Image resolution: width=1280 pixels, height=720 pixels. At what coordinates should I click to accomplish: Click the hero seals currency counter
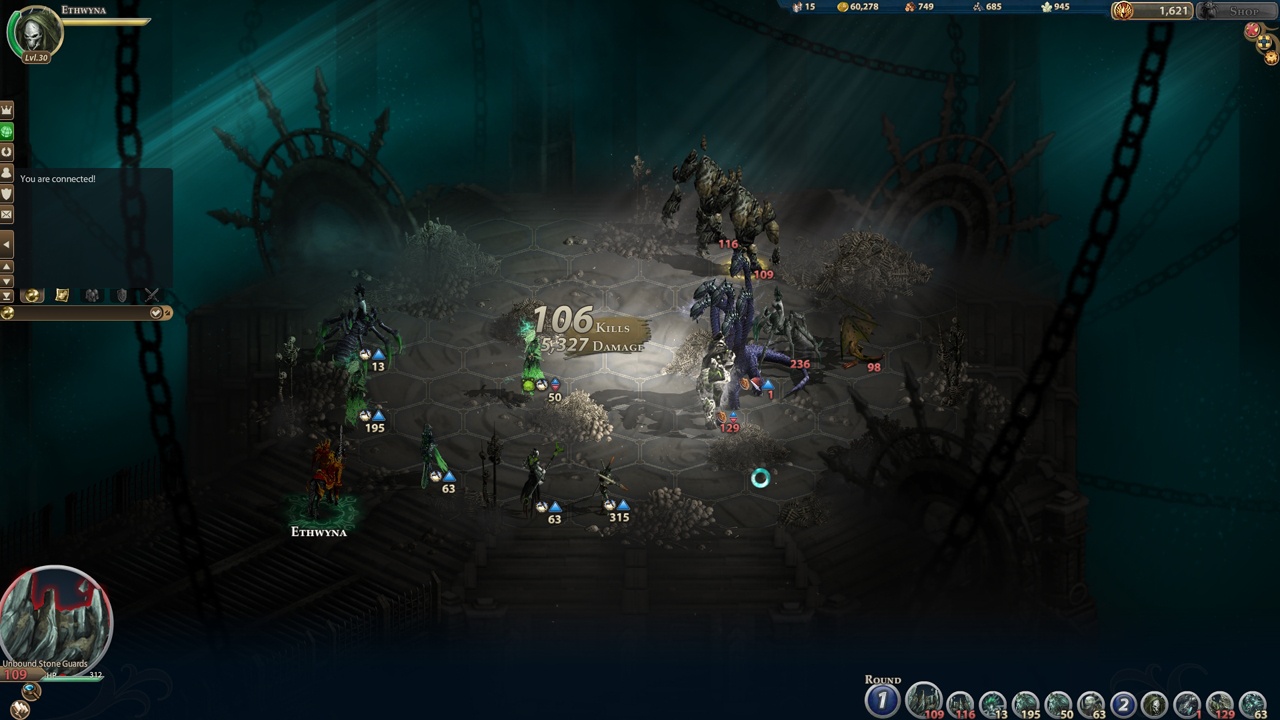[x=1150, y=11]
